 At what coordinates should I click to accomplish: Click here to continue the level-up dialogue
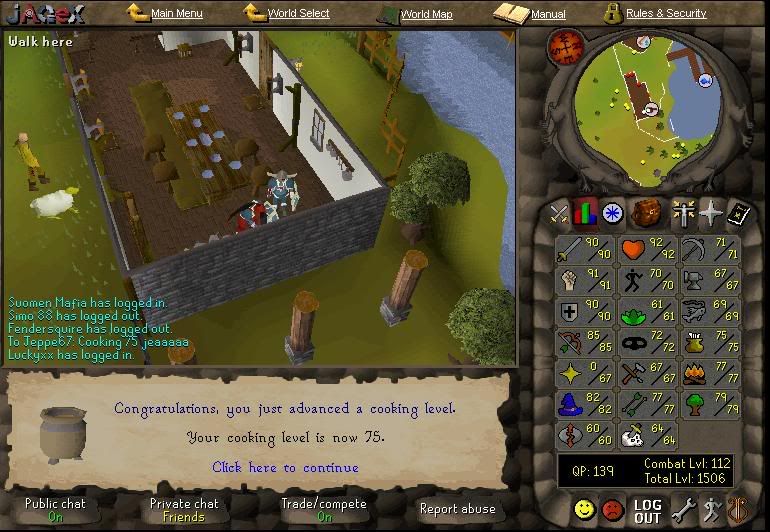click(285, 467)
